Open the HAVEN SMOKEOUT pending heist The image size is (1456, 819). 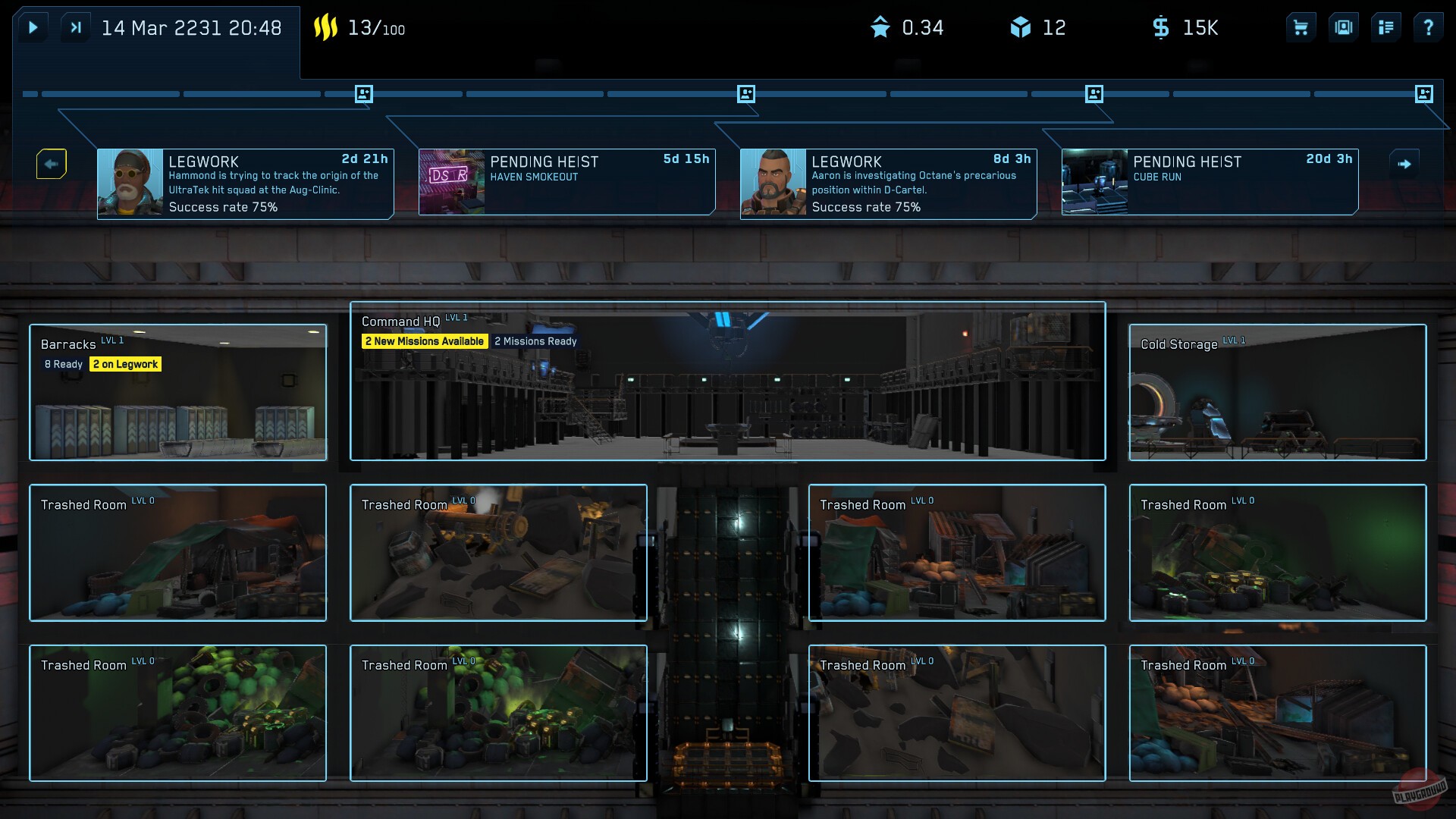[566, 182]
